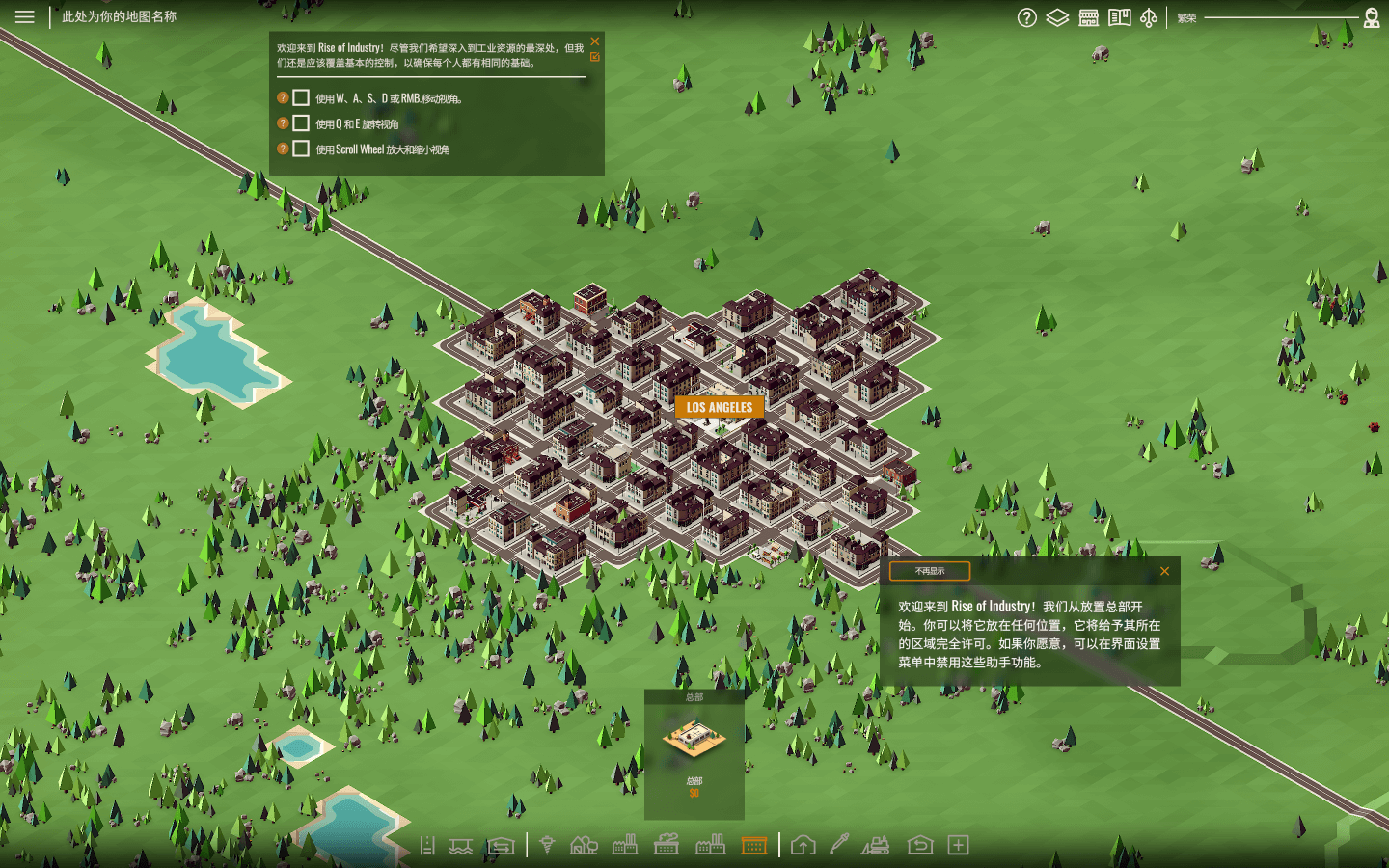Open the hamburger main menu
The height and width of the screenshot is (868, 1389).
coord(24,16)
